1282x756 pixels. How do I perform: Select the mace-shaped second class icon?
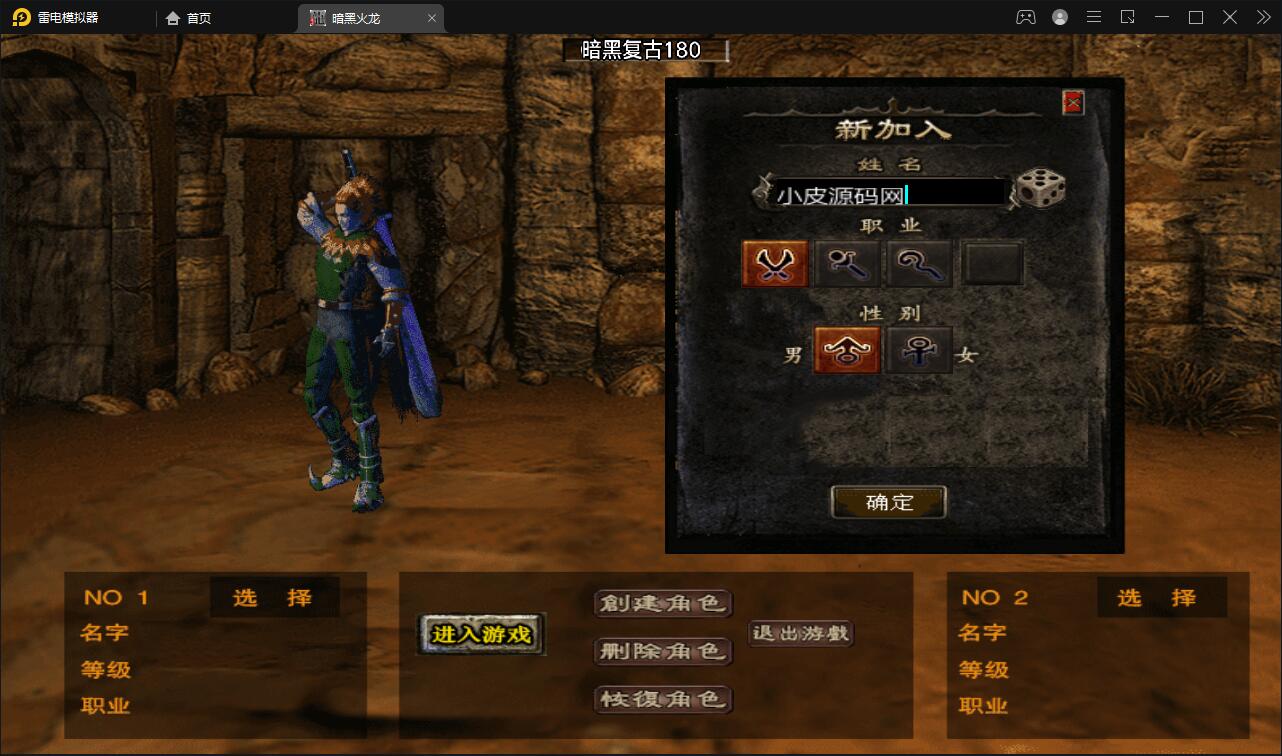846,262
